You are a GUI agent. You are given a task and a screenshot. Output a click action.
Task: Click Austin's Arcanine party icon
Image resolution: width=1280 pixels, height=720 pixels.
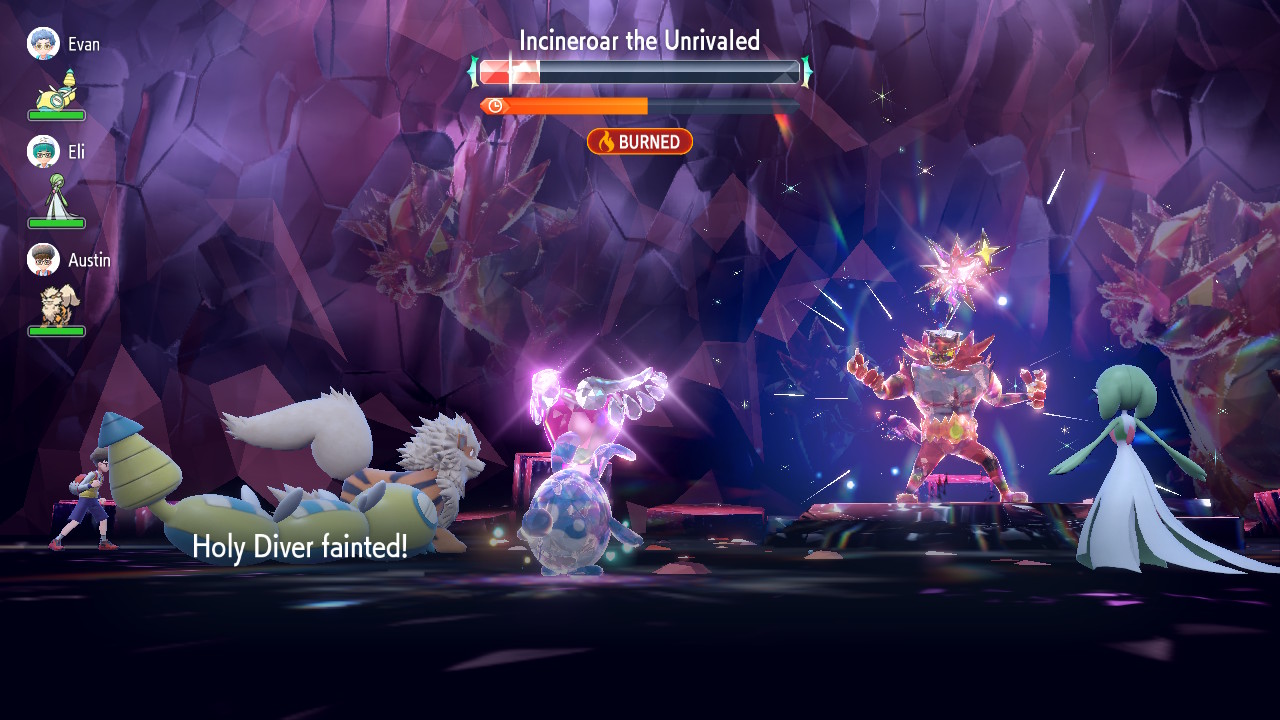(x=56, y=304)
